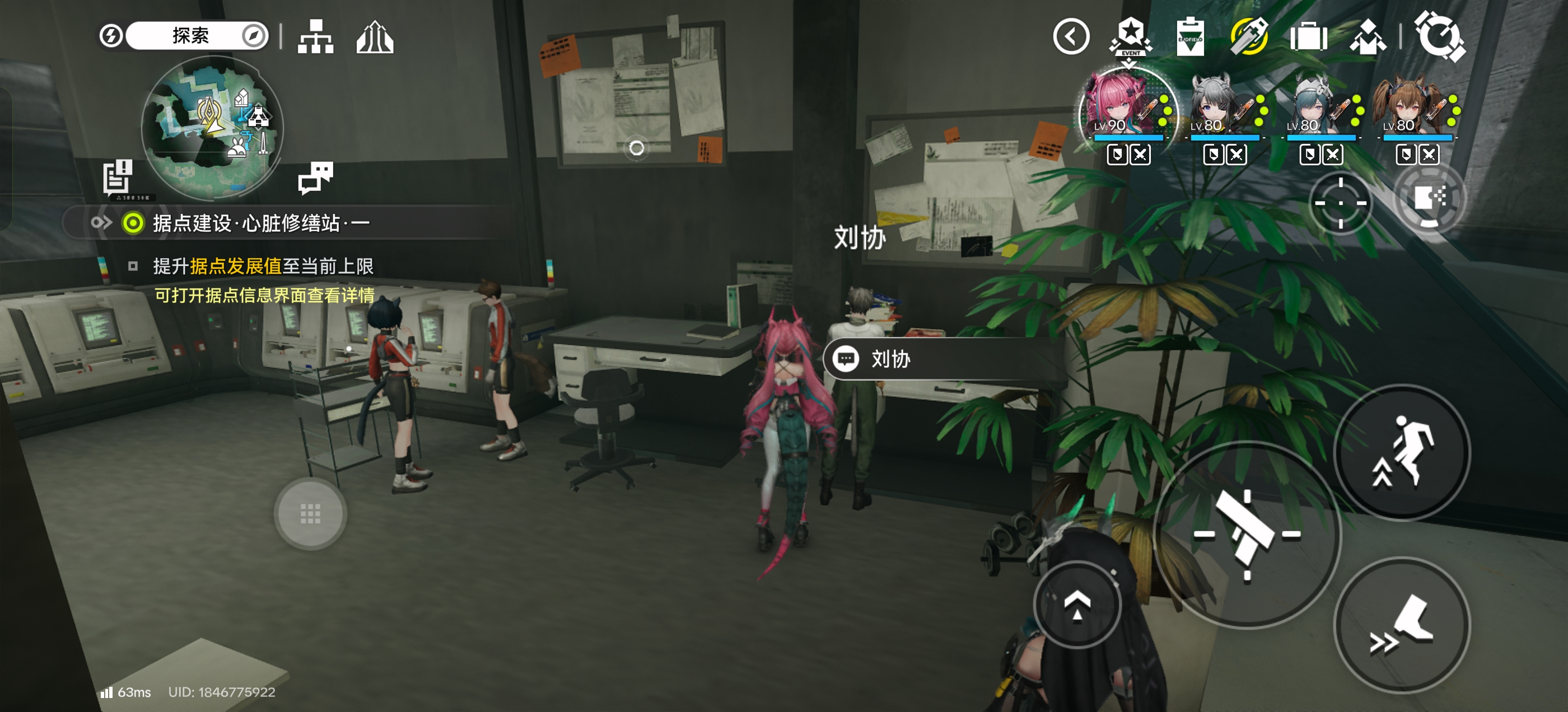Open the gear settings icon
1568x712 pixels.
pyautogui.click(x=1439, y=36)
